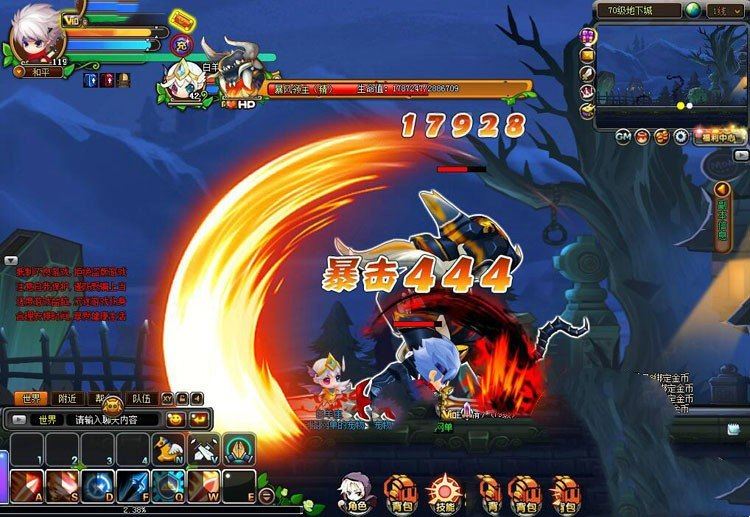Open the line selection dropdown

[725, 9]
